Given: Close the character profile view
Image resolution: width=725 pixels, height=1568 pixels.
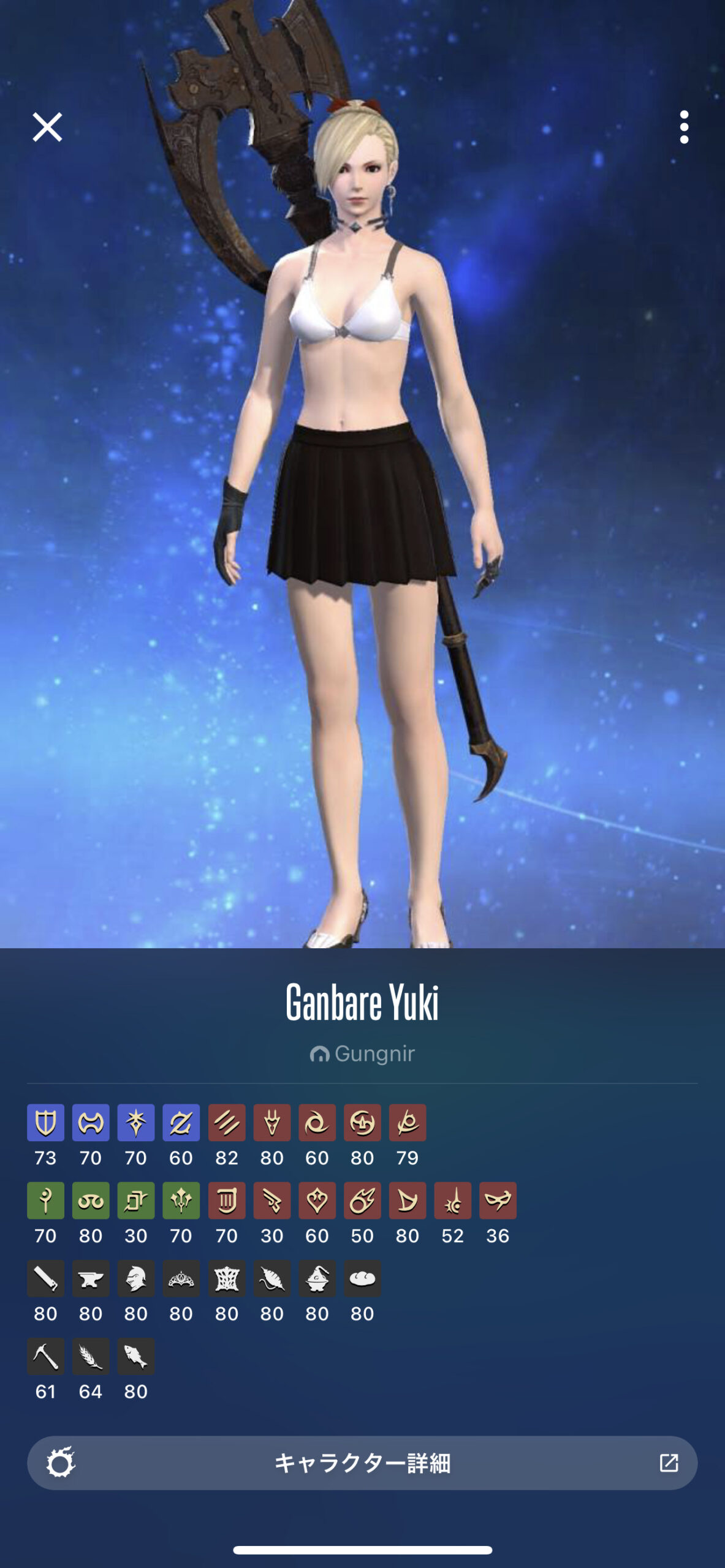Looking at the screenshot, I should [x=47, y=127].
